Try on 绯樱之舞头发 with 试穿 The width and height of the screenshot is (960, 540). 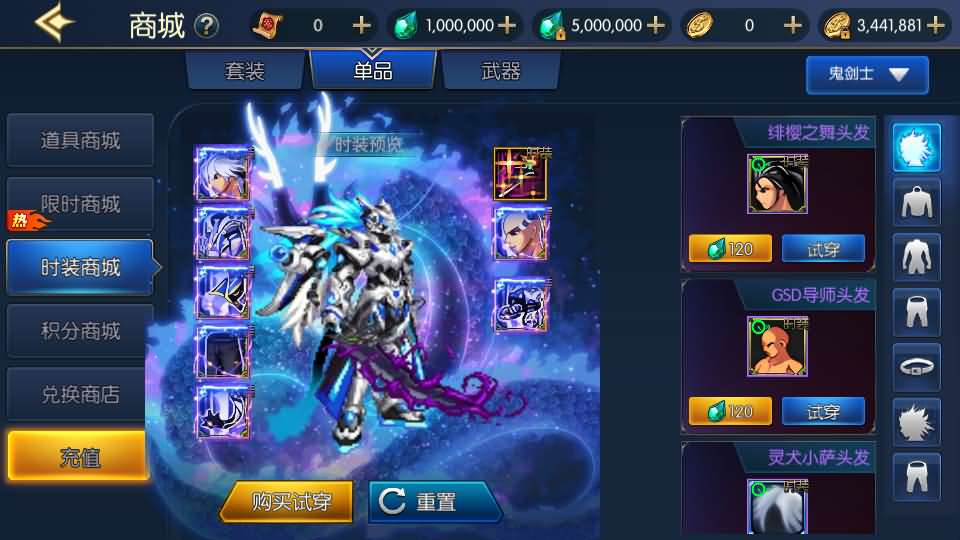[822, 249]
